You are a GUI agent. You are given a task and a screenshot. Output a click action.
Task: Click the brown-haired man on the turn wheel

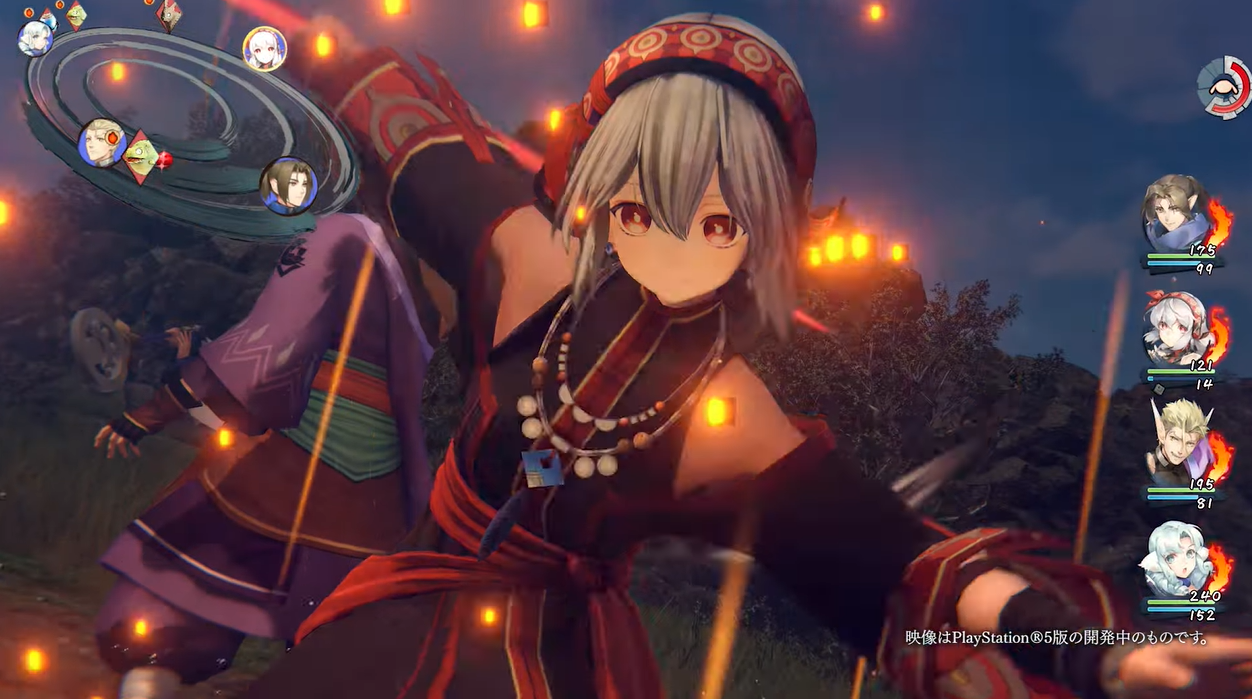tap(288, 186)
